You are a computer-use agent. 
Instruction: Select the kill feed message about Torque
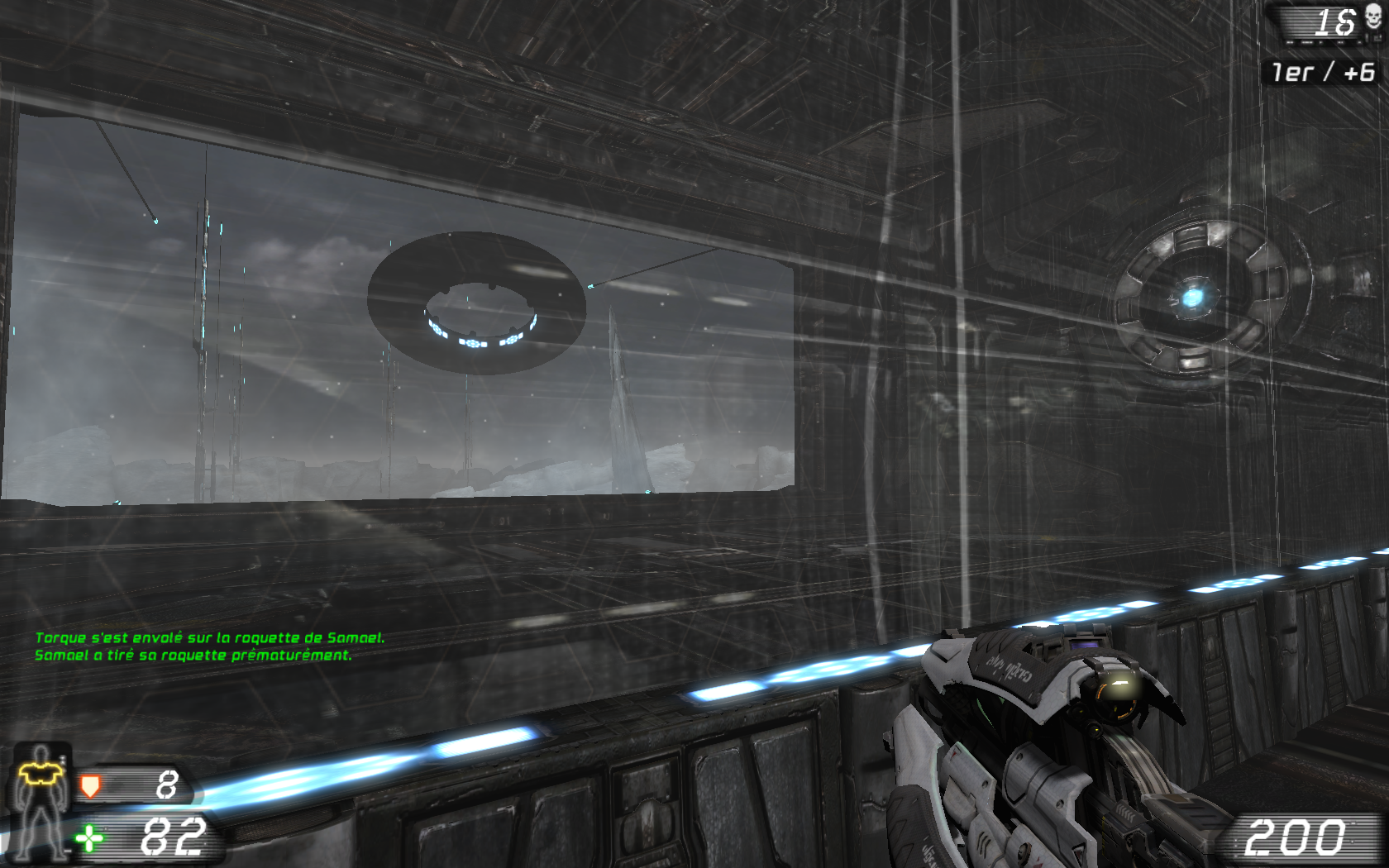tap(211, 637)
